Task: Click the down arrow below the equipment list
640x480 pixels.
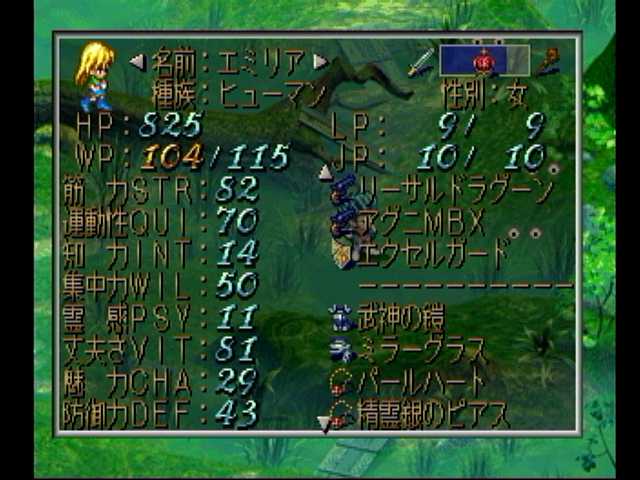Action: 323,424
